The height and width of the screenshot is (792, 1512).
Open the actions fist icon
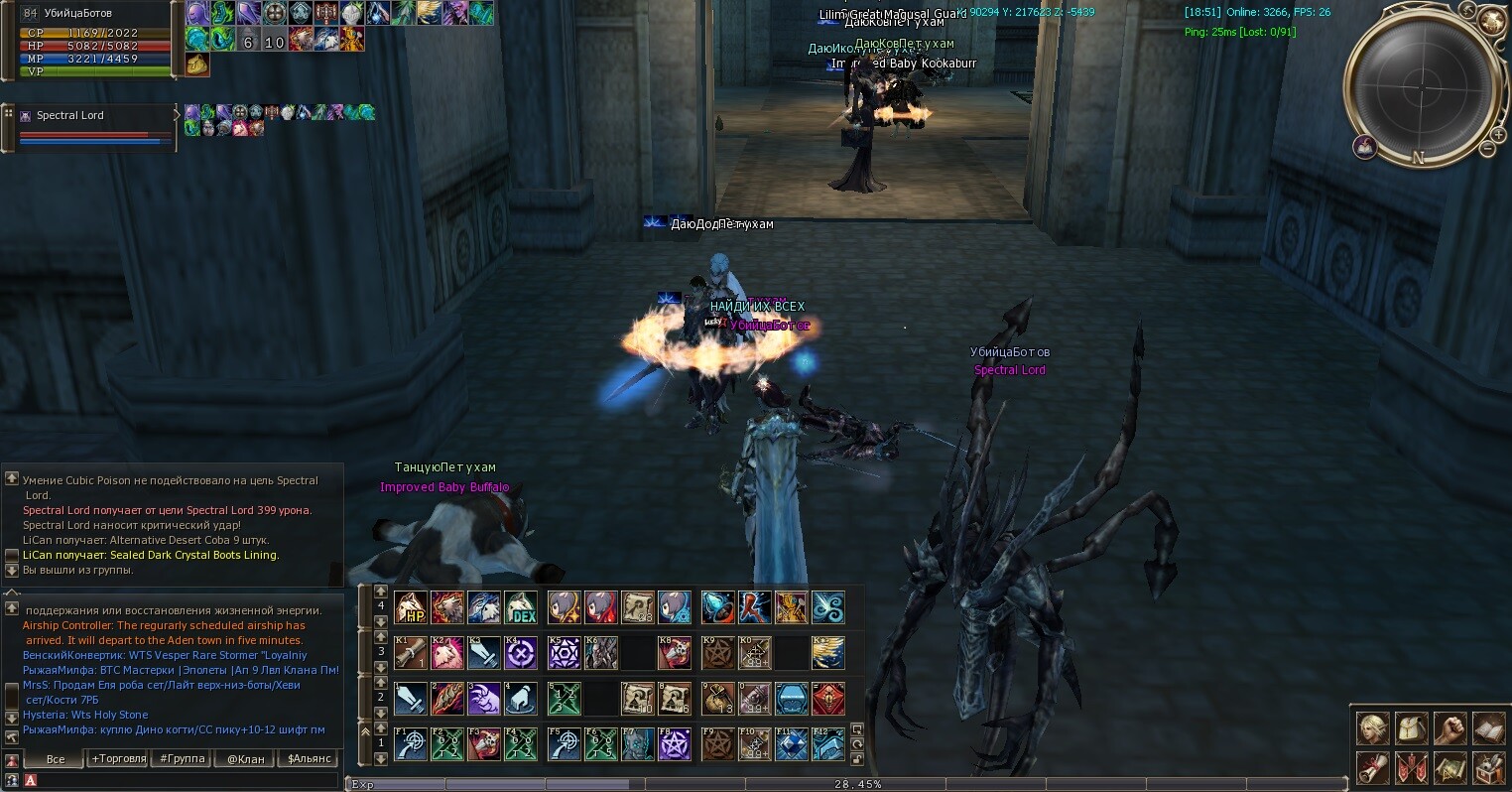pyautogui.click(x=1449, y=728)
